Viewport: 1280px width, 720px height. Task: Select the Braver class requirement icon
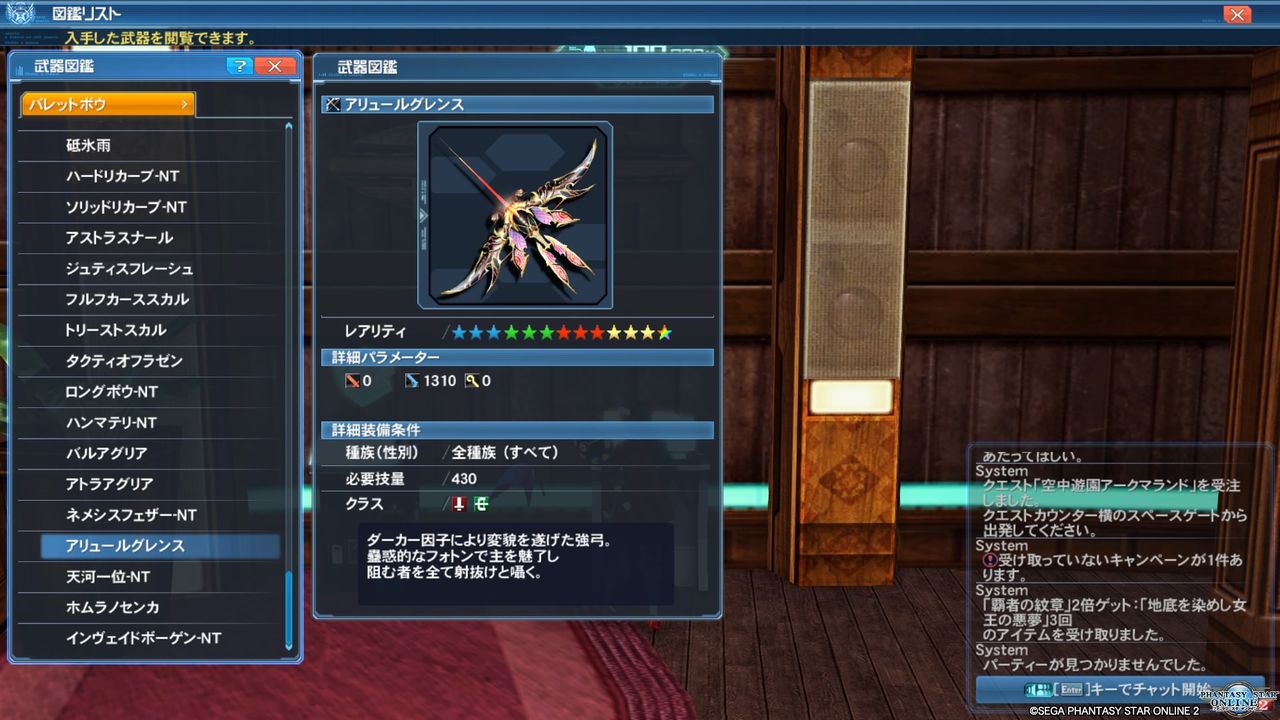coord(460,504)
